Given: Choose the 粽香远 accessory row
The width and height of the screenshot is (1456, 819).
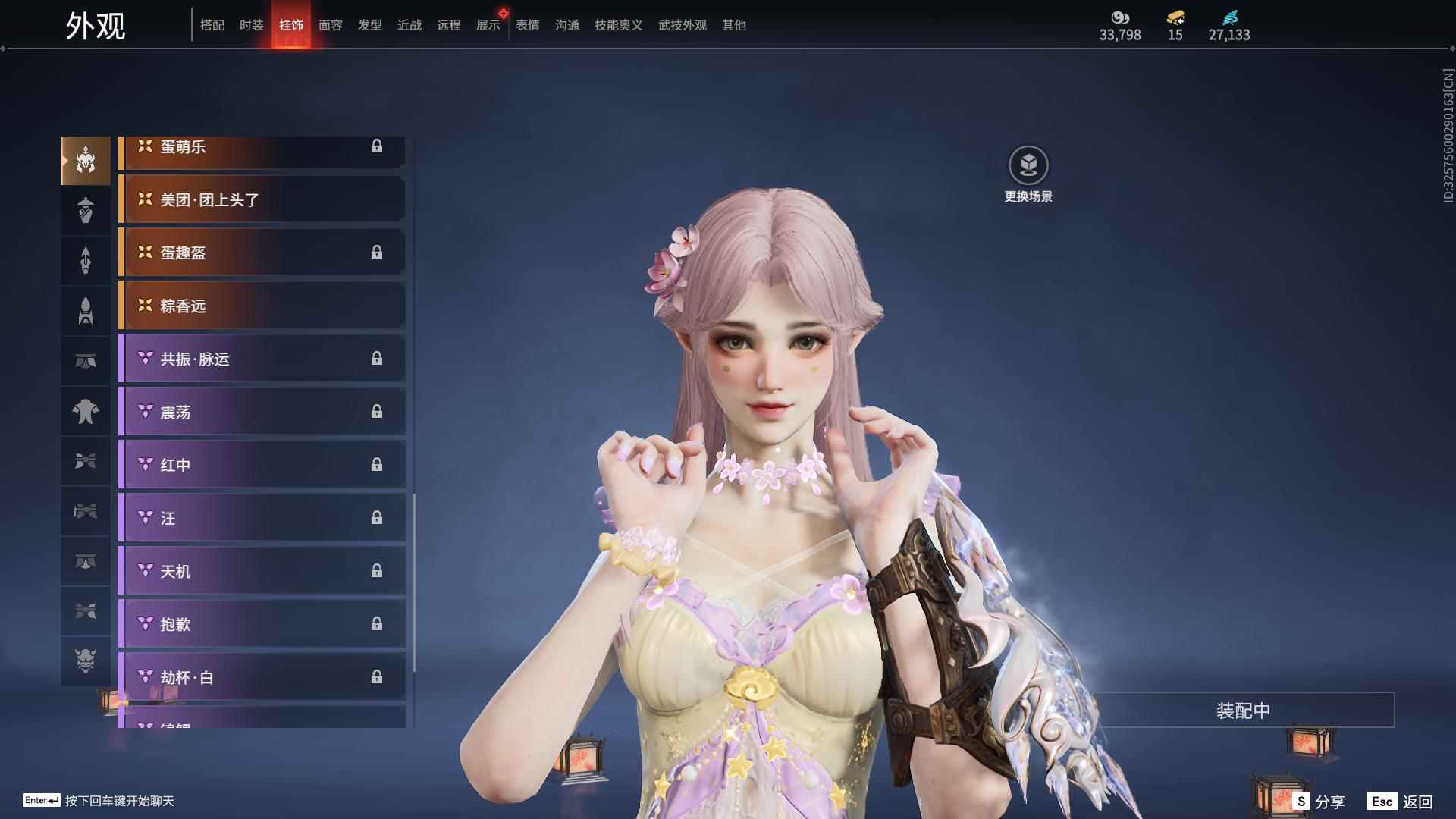Looking at the screenshot, I should click(262, 306).
